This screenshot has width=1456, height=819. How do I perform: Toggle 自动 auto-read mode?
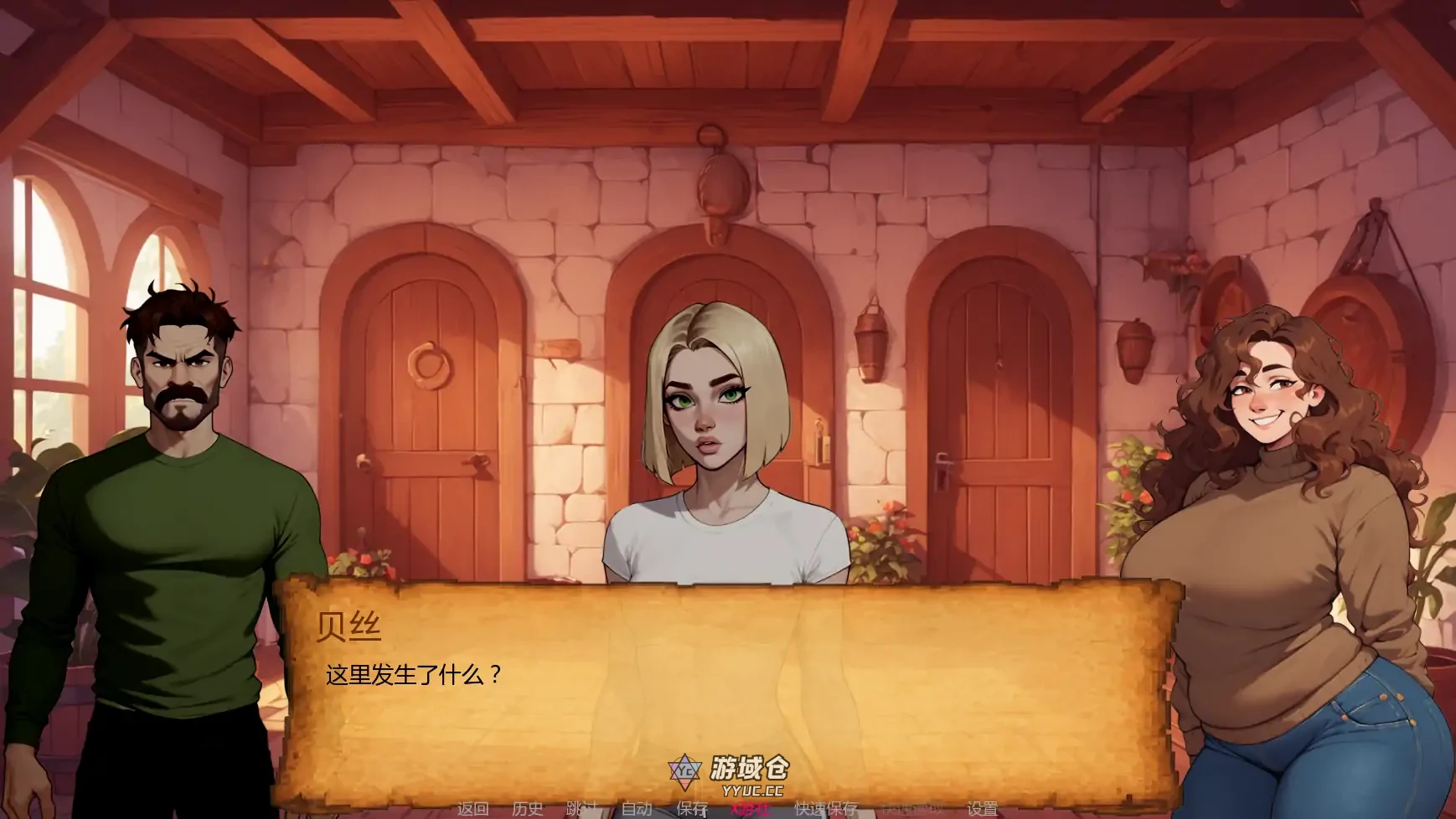click(x=637, y=809)
